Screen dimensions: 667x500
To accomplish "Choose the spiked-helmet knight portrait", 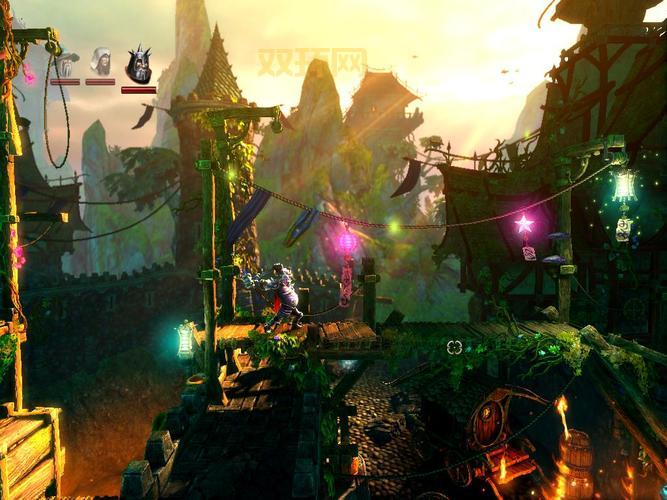I will (x=138, y=64).
